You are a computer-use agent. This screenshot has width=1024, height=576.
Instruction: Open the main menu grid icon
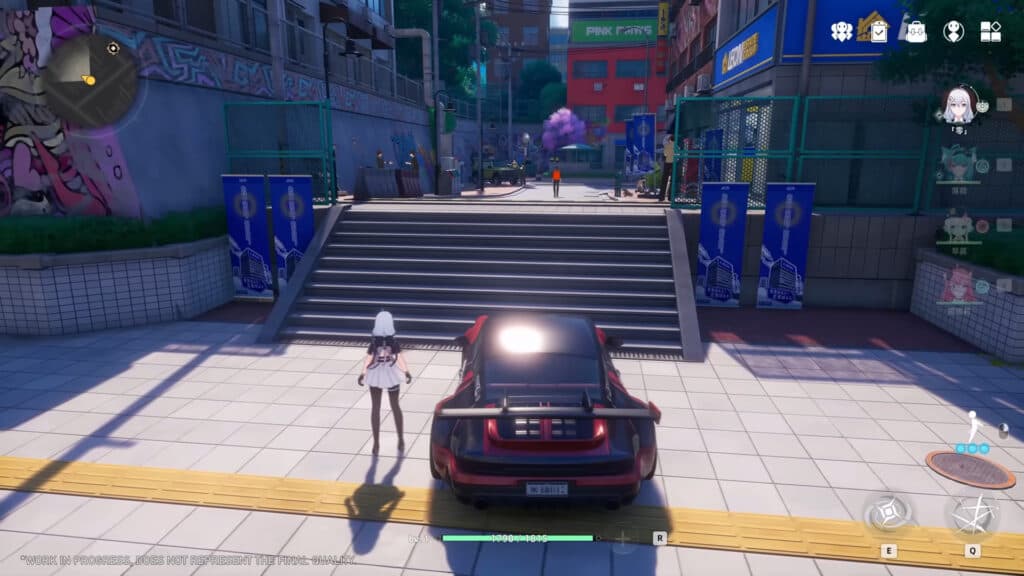tap(990, 31)
